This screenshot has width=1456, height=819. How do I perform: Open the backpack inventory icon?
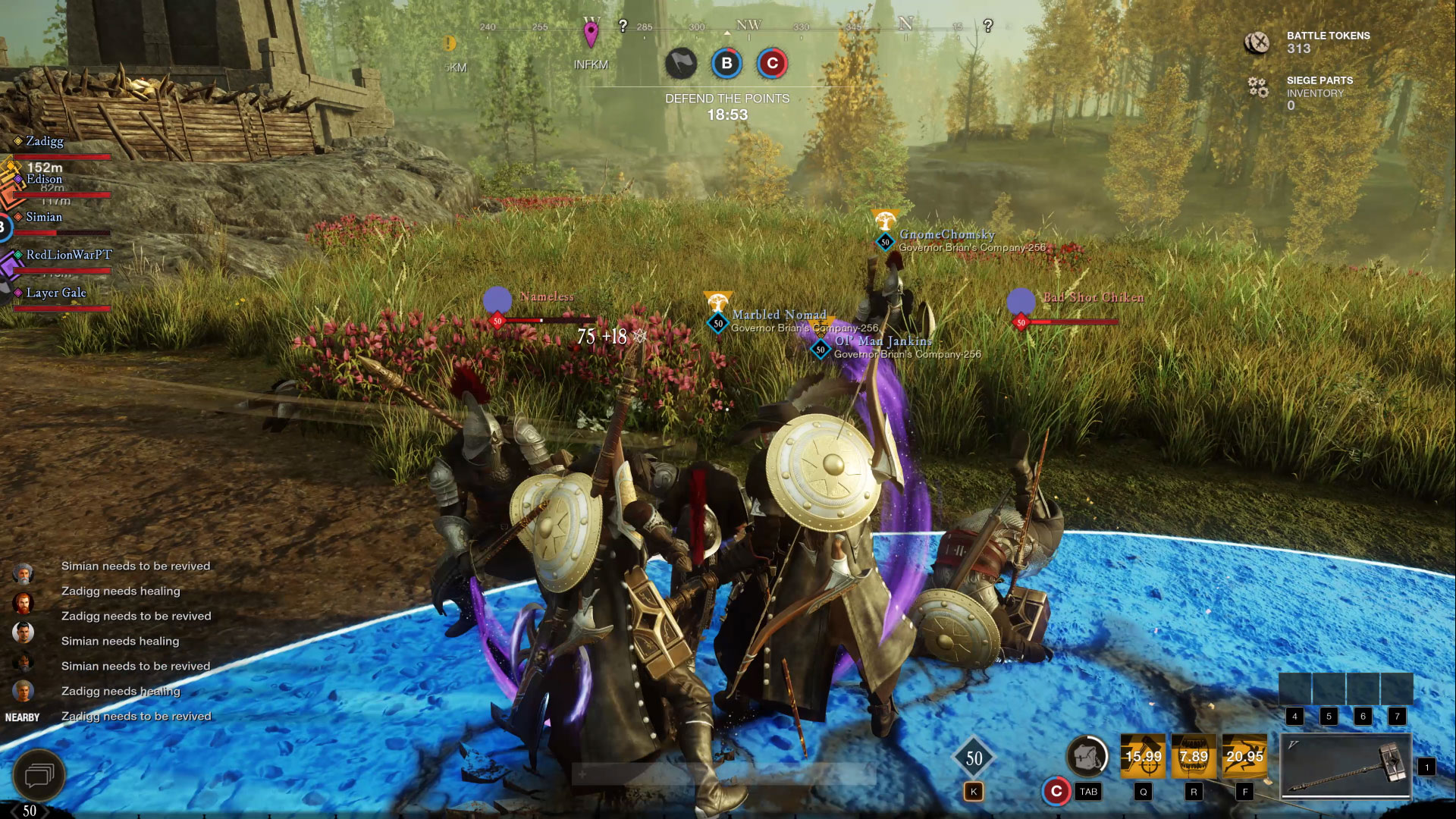coord(1087,756)
